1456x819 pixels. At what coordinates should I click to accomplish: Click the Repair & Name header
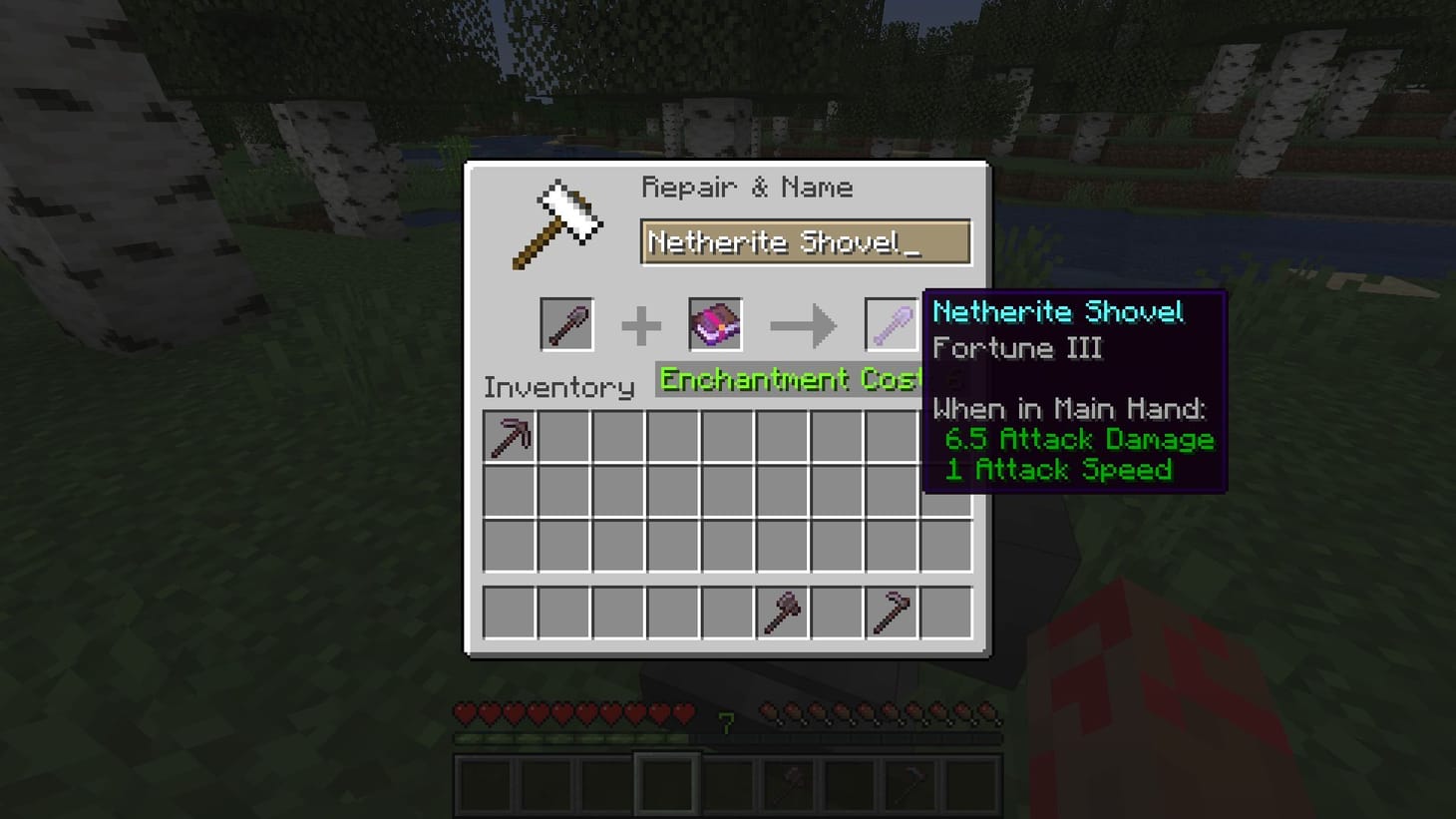point(749,187)
